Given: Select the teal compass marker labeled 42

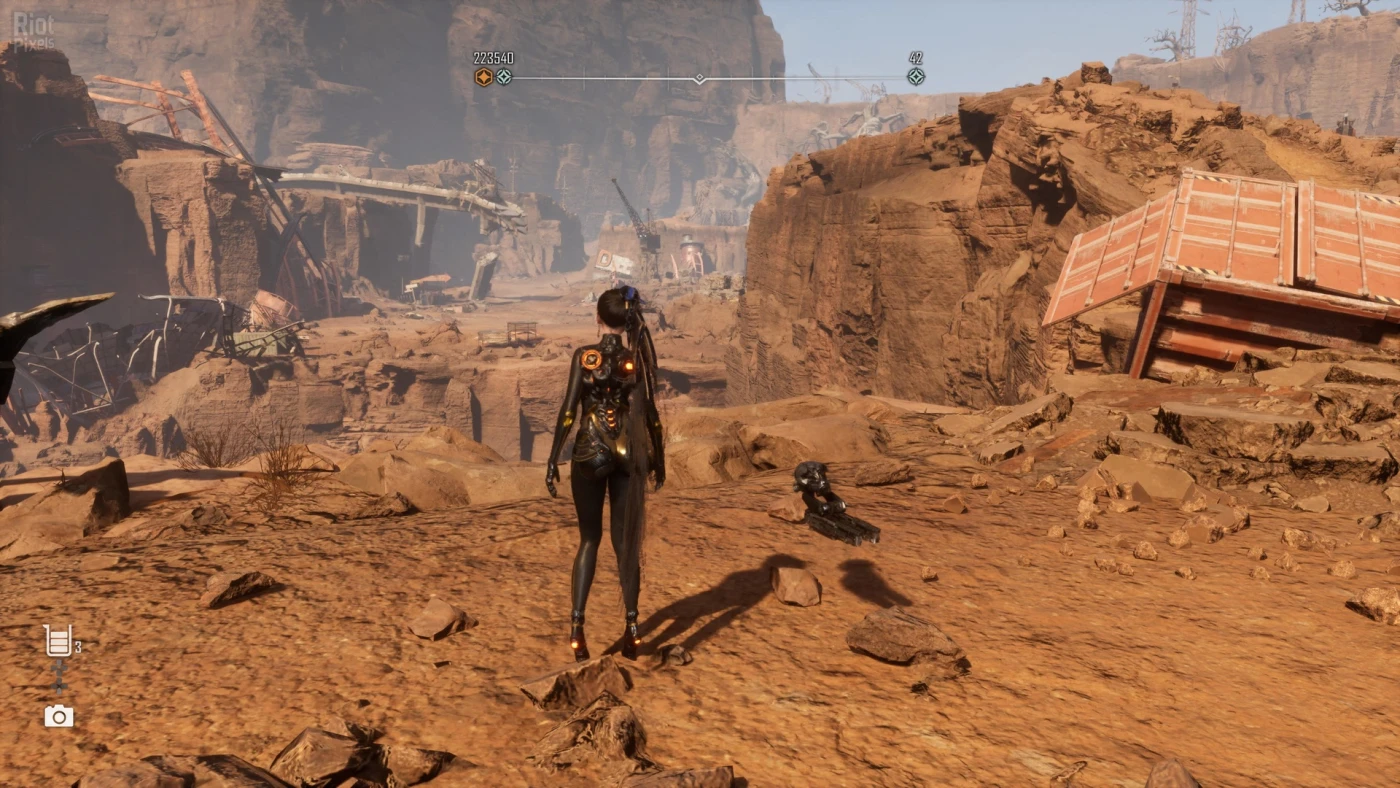Looking at the screenshot, I should (916, 77).
